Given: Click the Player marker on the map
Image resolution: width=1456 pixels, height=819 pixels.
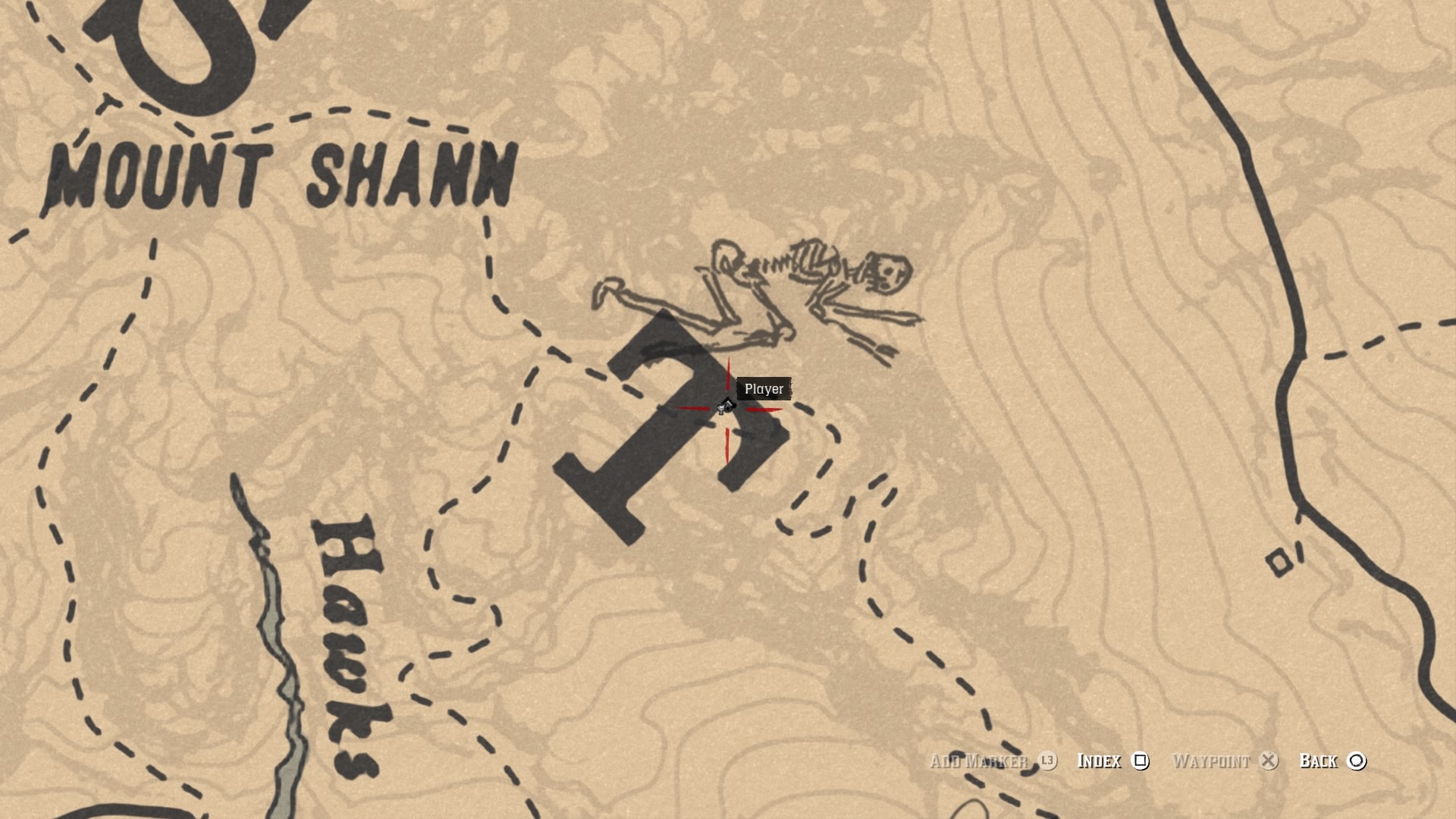Looking at the screenshot, I should (x=726, y=407).
